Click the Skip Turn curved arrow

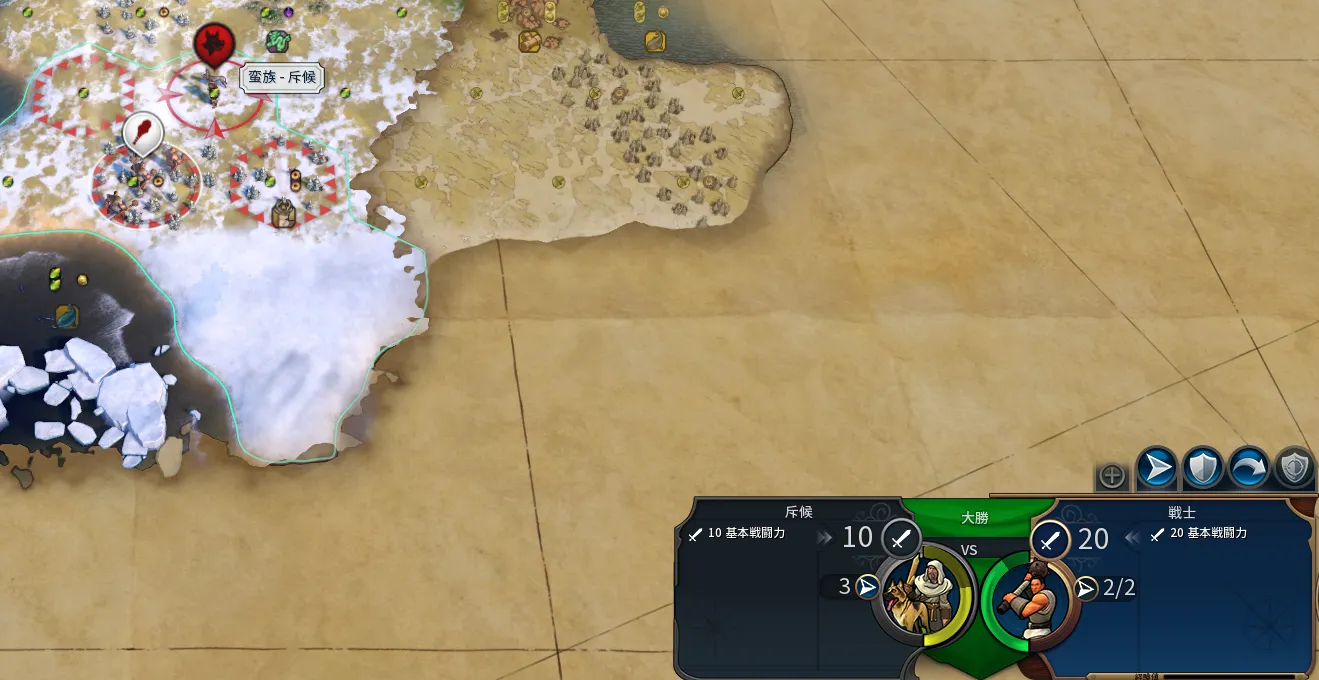1249,467
